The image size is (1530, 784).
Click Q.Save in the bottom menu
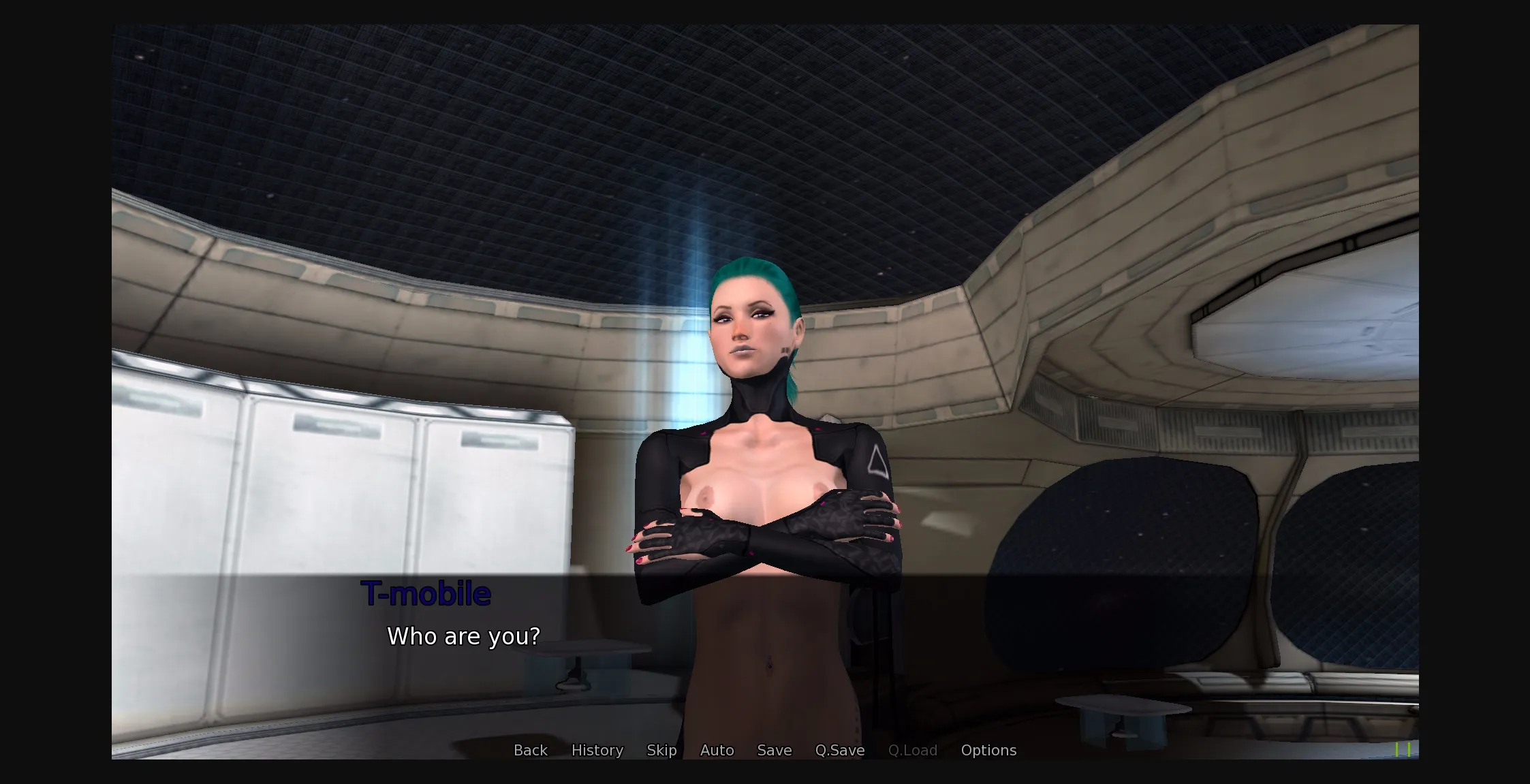839,750
